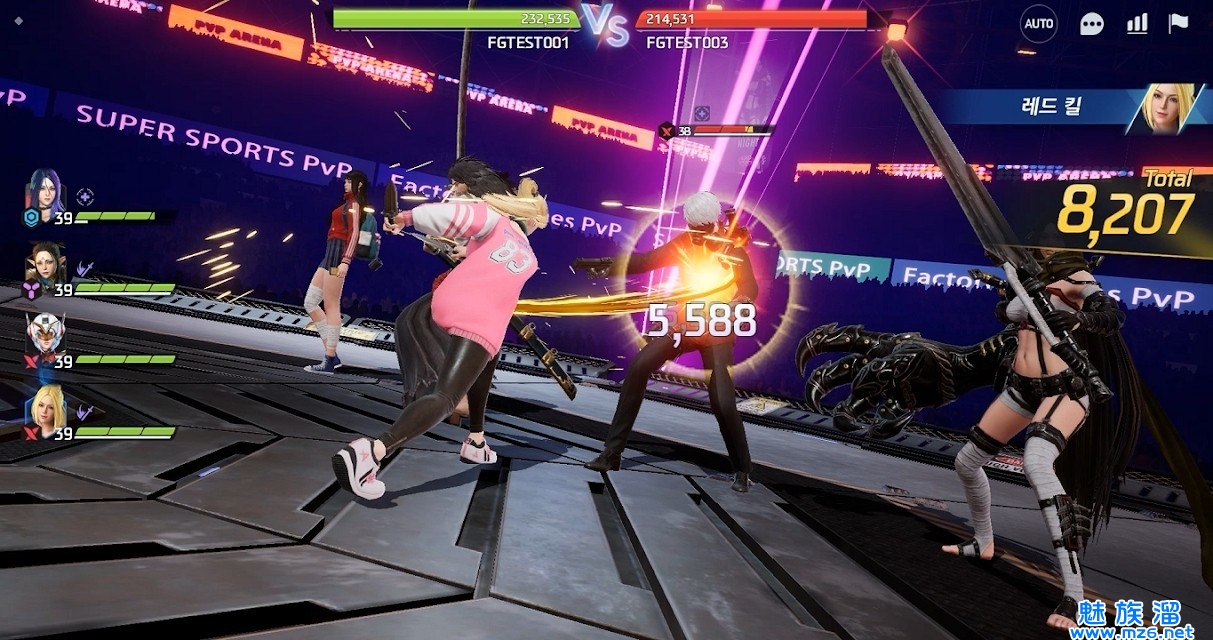Open the chat speech bubble icon
The height and width of the screenshot is (640, 1213).
tap(1092, 24)
